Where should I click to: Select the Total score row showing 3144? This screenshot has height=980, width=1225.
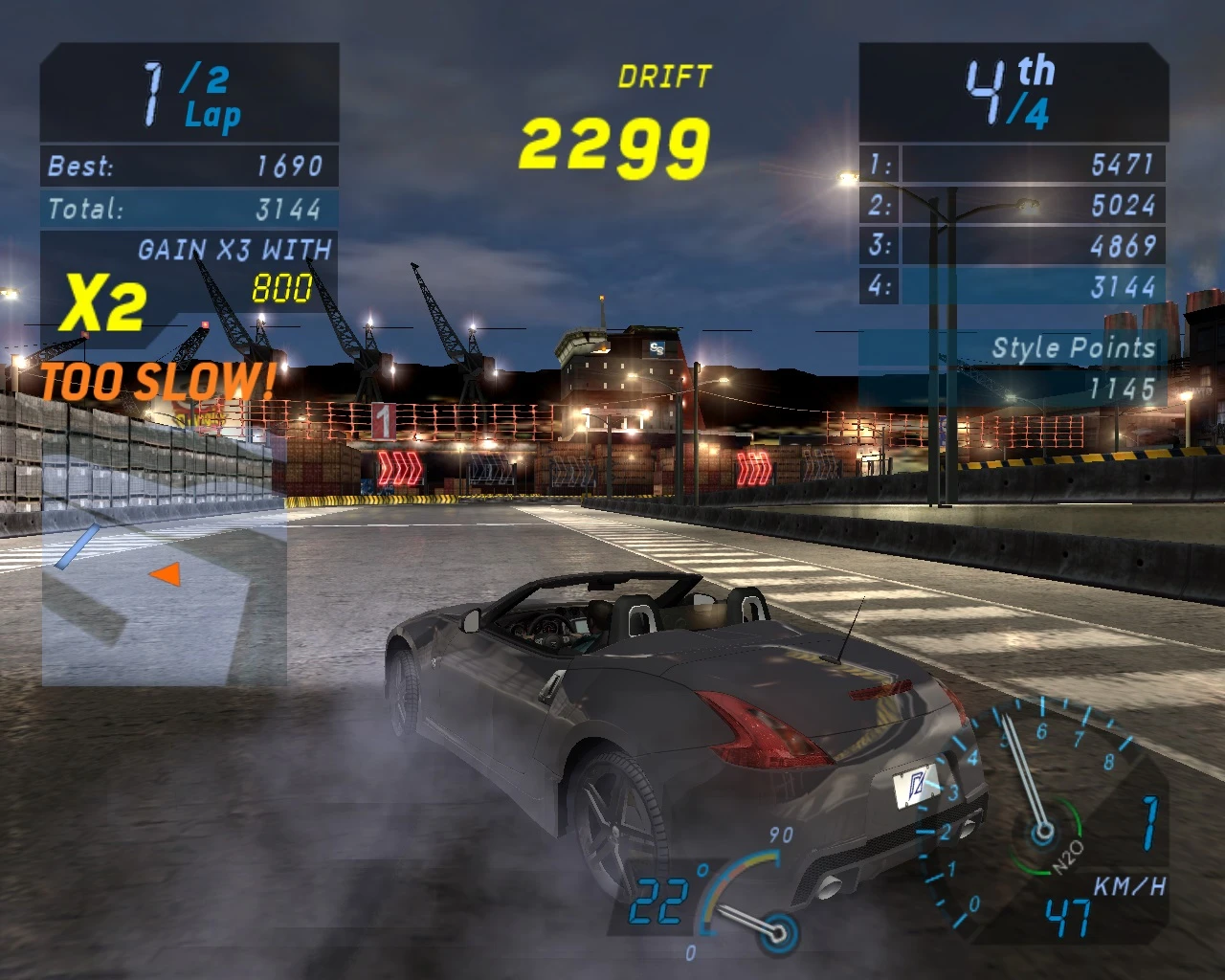pos(188,209)
